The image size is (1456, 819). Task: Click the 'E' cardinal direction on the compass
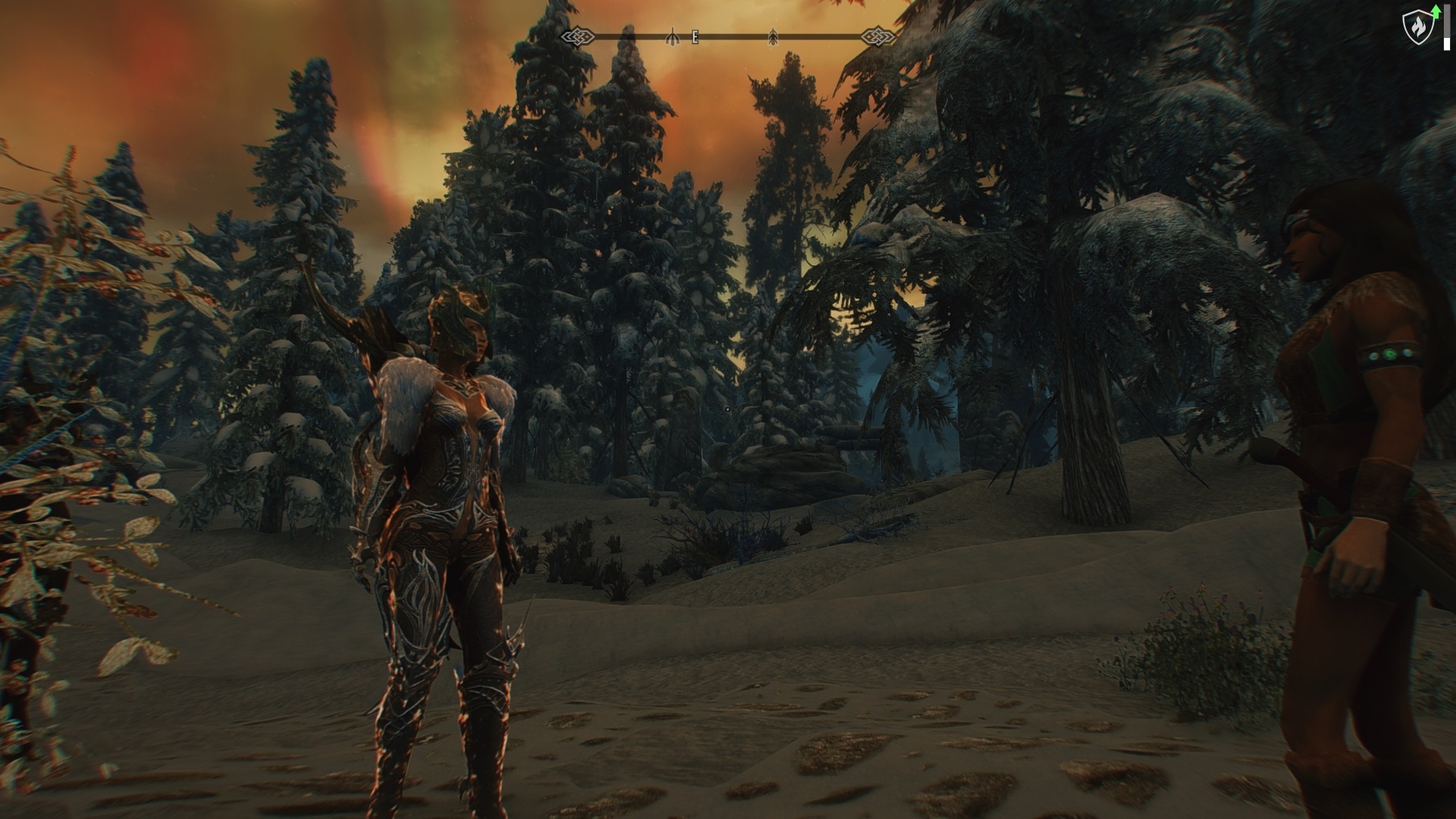694,35
